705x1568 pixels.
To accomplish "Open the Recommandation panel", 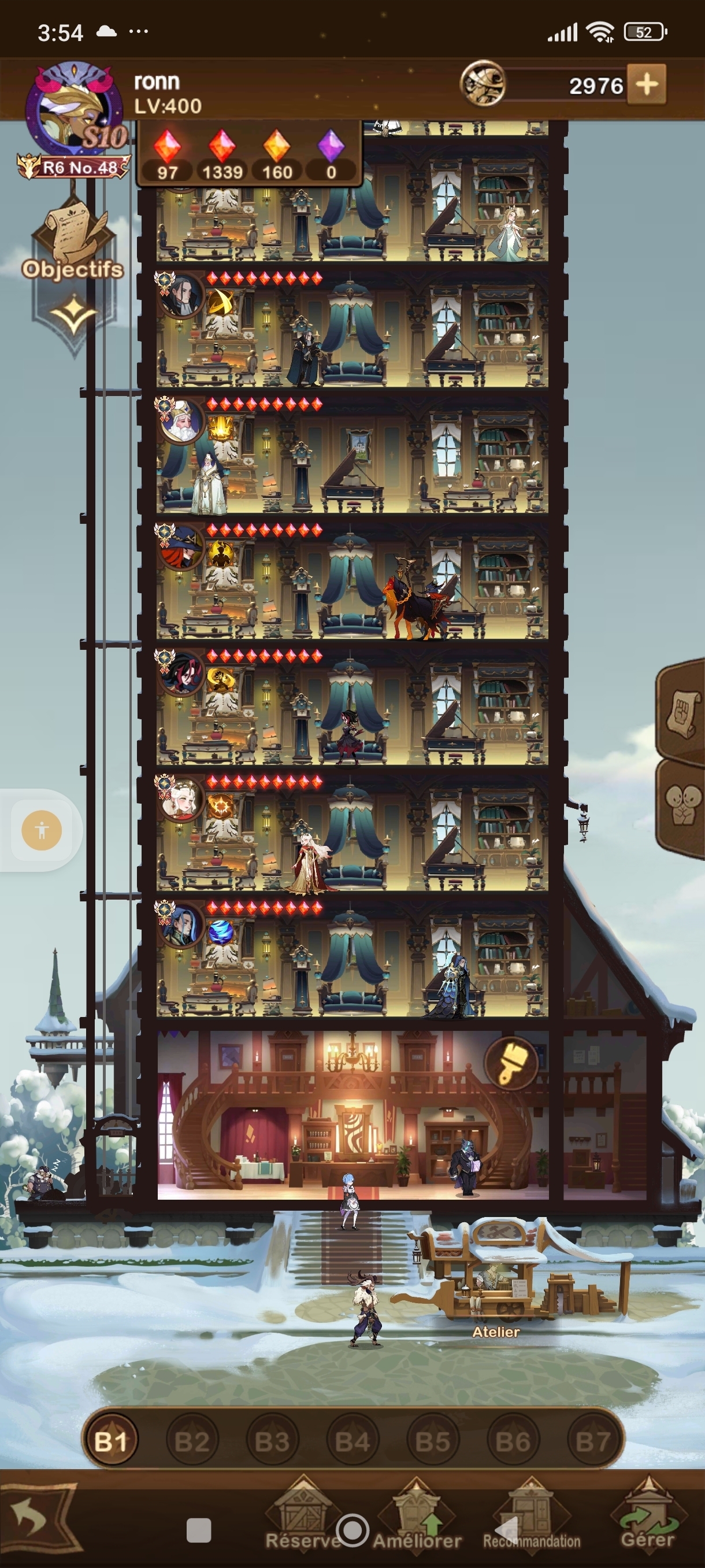I will tap(532, 1515).
